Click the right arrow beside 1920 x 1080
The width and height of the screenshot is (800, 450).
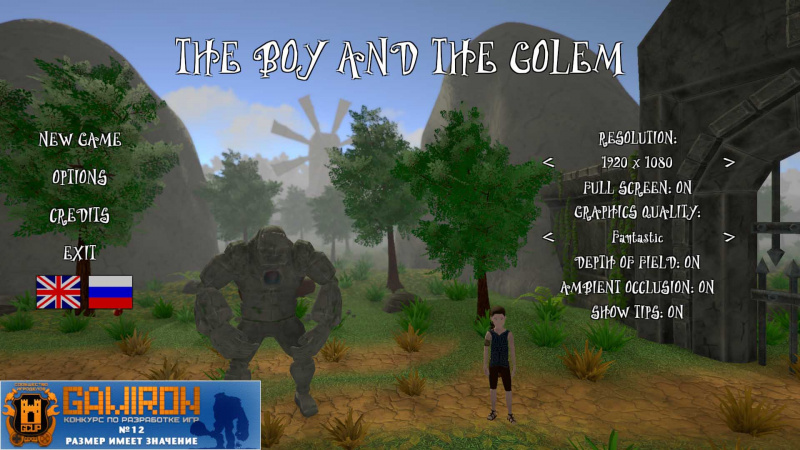point(729,162)
